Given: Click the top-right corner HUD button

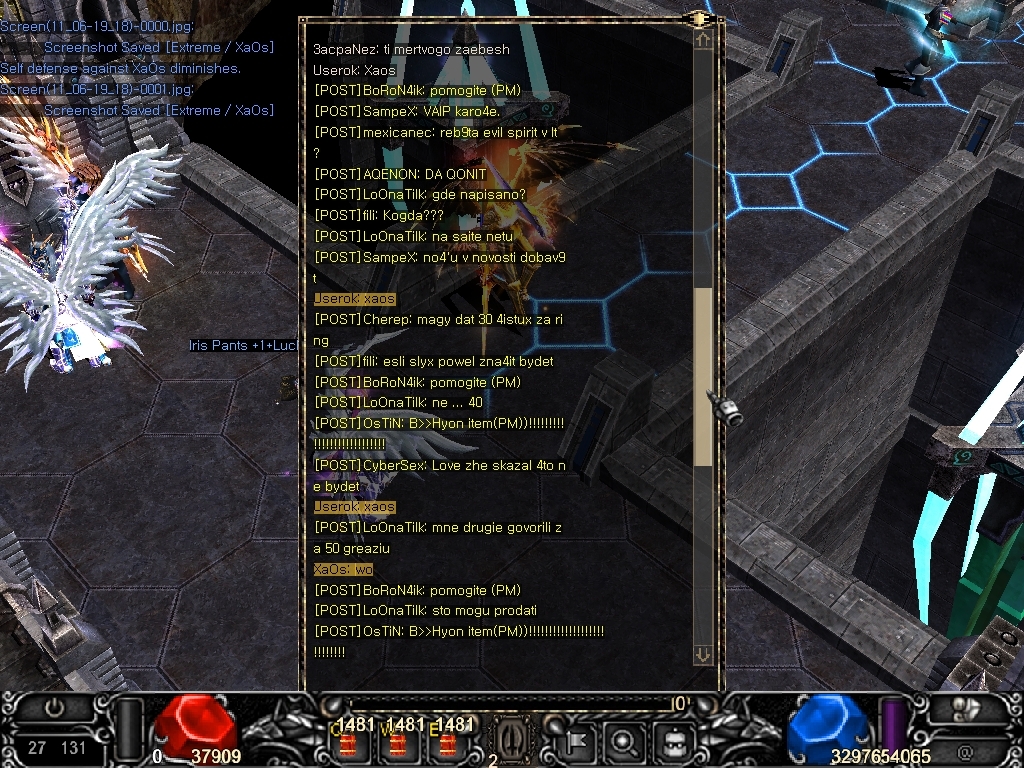Looking at the screenshot, I should pyautogui.click(x=965, y=708).
